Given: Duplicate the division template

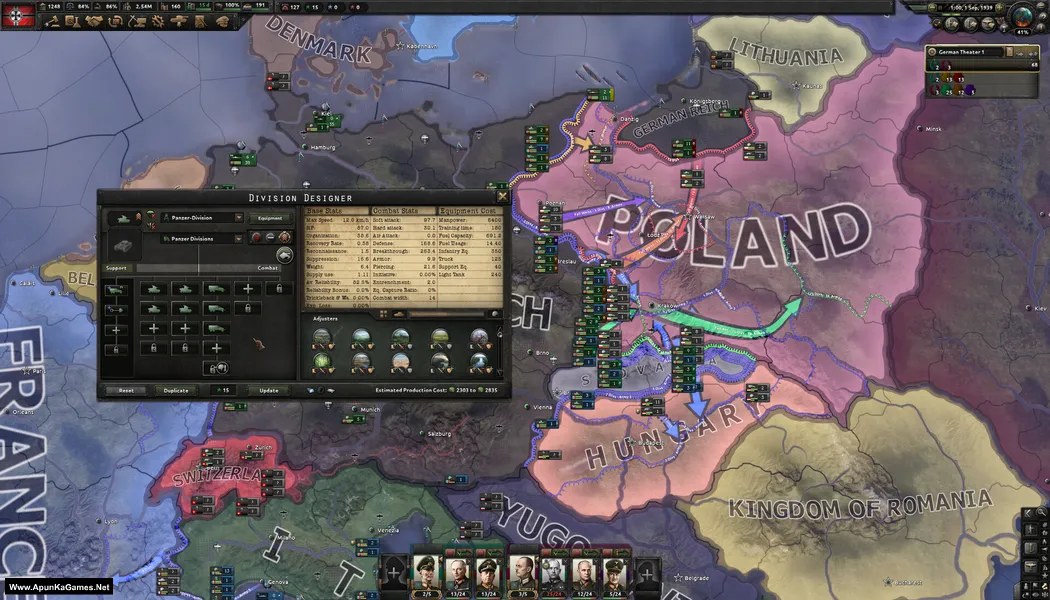Looking at the screenshot, I should coord(176,390).
